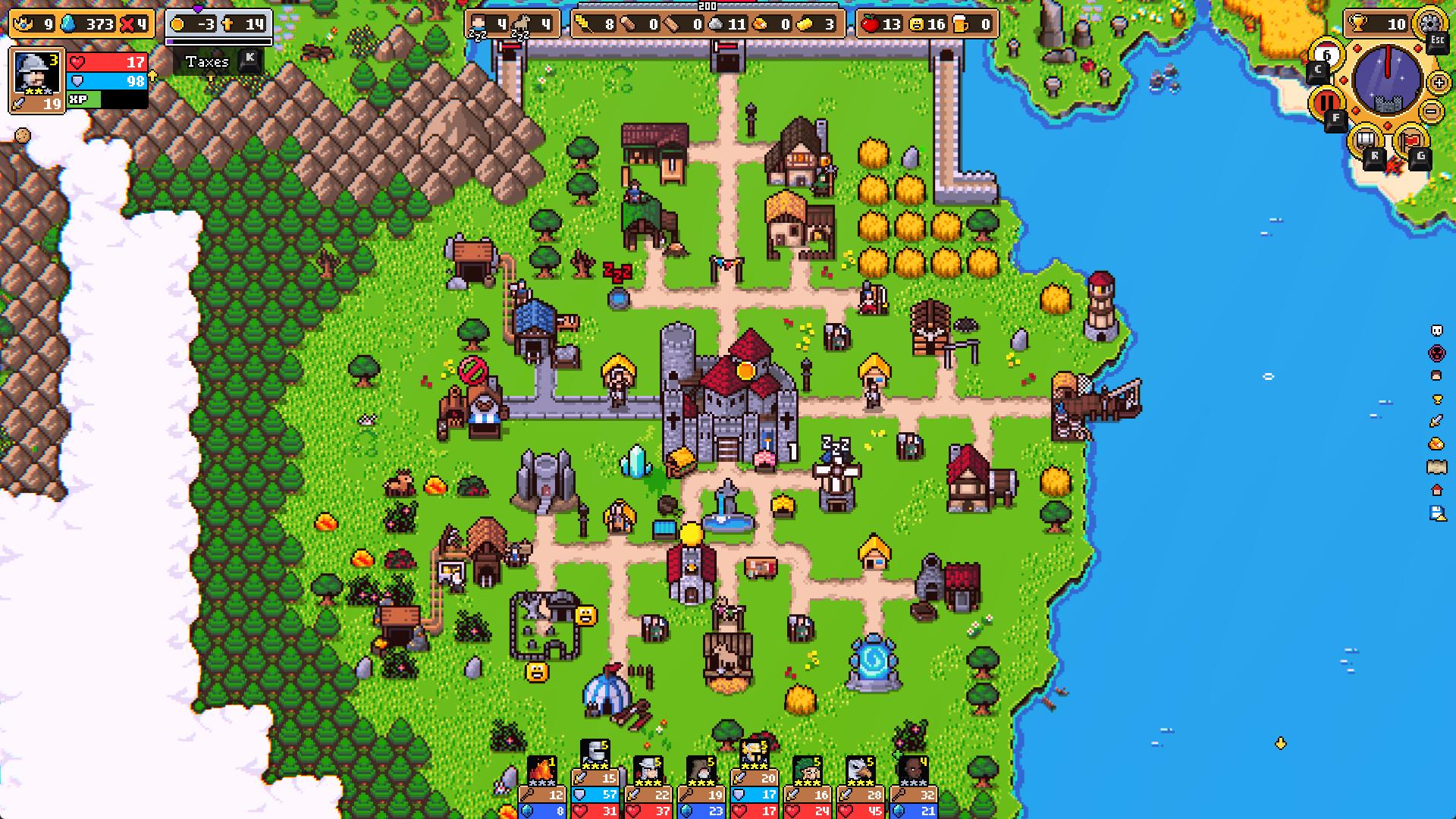Select the sword icon on the right sidebar
Screen dimensions: 1456x819
pyautogui.click(x=1437, y=421)
